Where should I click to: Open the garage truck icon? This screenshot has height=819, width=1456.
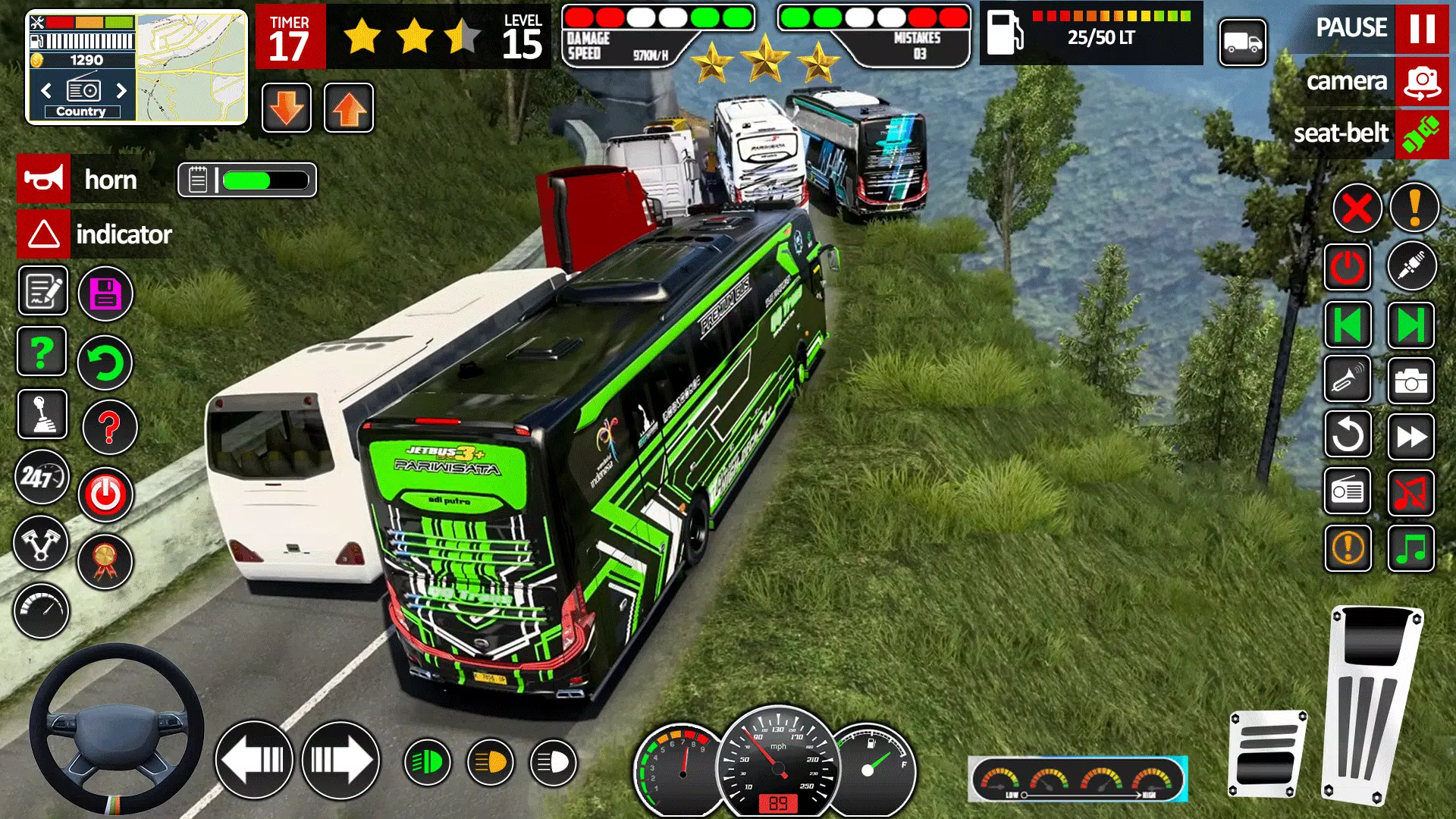[x=1244, y=43]
